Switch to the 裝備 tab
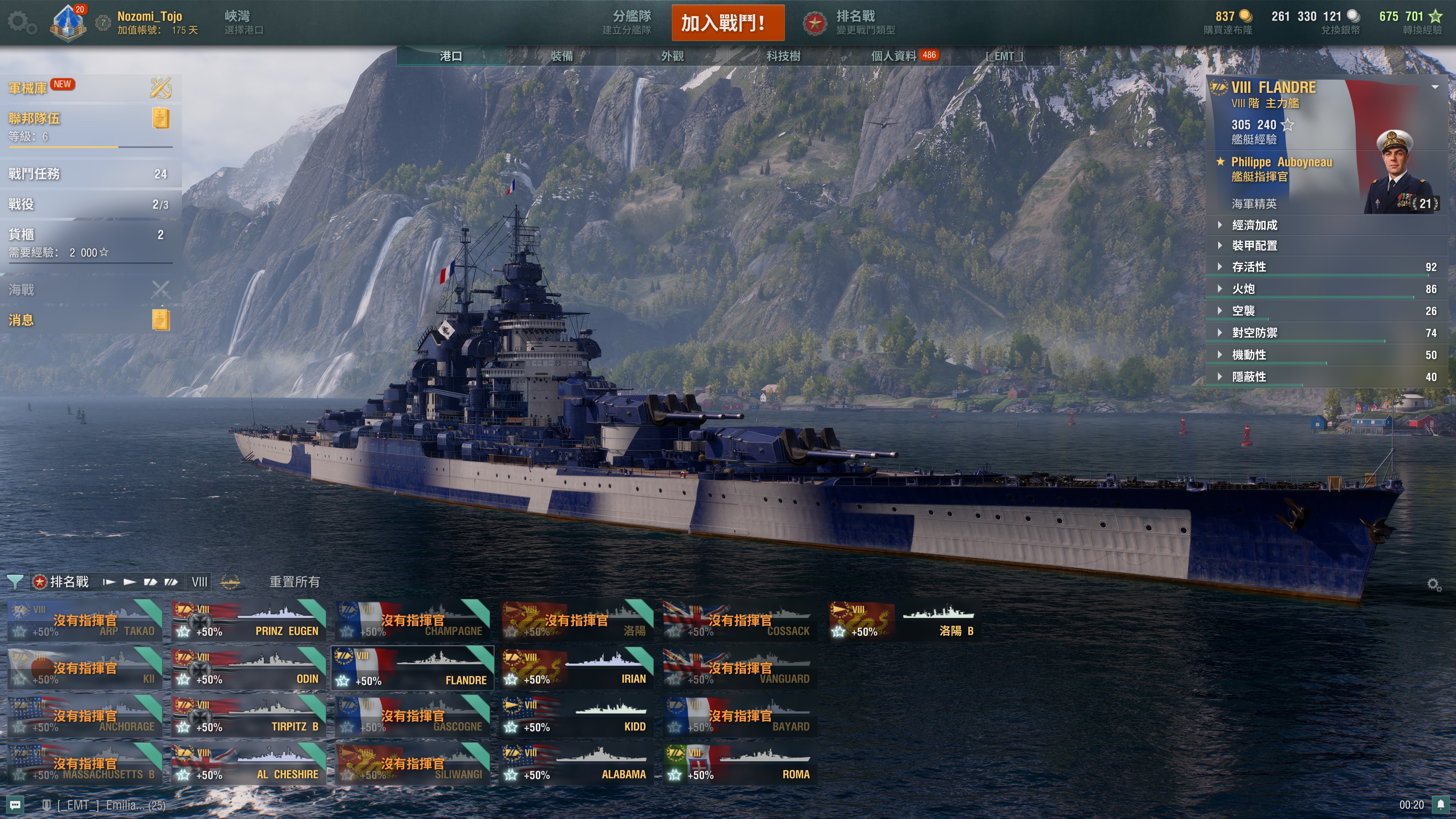The width and height of the screenshot is (1456, 819). coord(561,56)
